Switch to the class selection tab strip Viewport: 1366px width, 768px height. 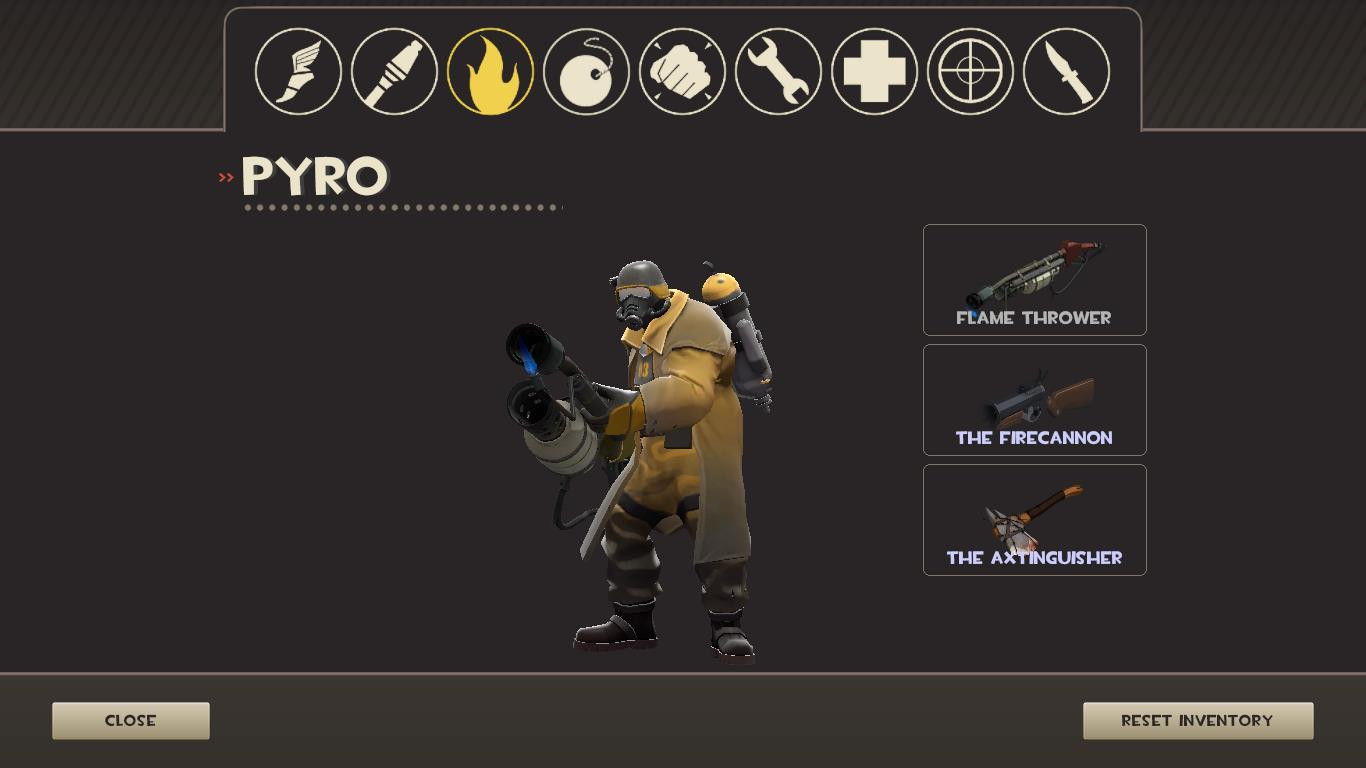click(683, 71)
